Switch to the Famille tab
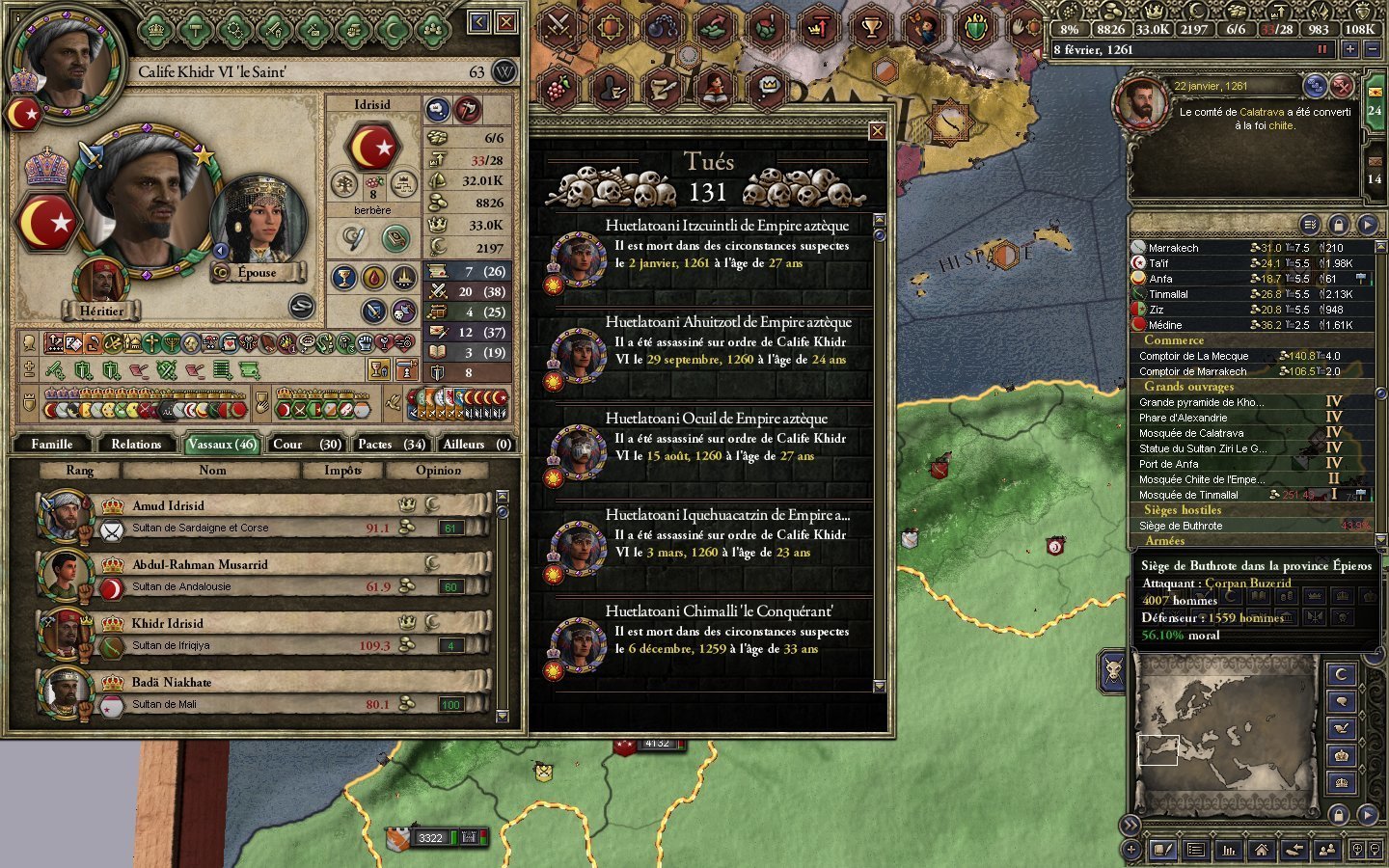 (52, 445)
